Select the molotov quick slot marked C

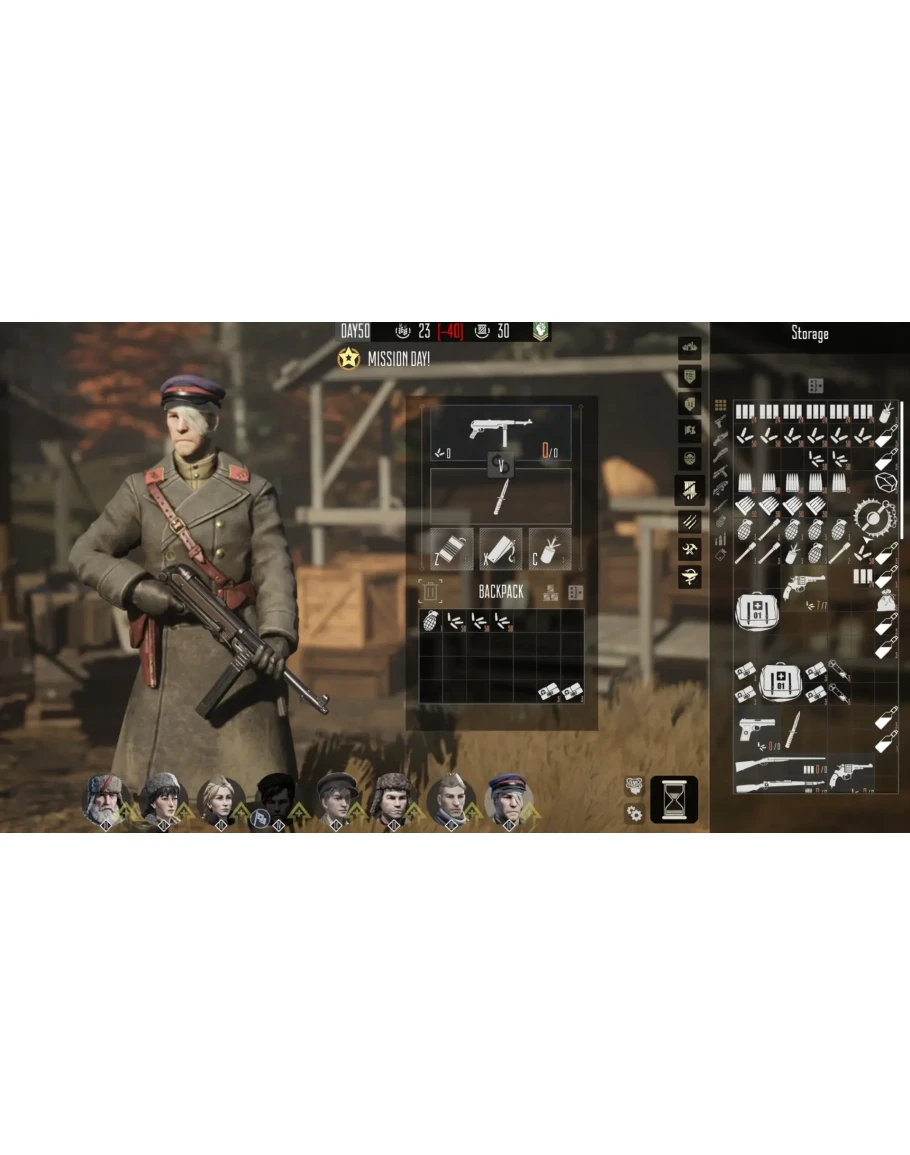coord(550,549)
